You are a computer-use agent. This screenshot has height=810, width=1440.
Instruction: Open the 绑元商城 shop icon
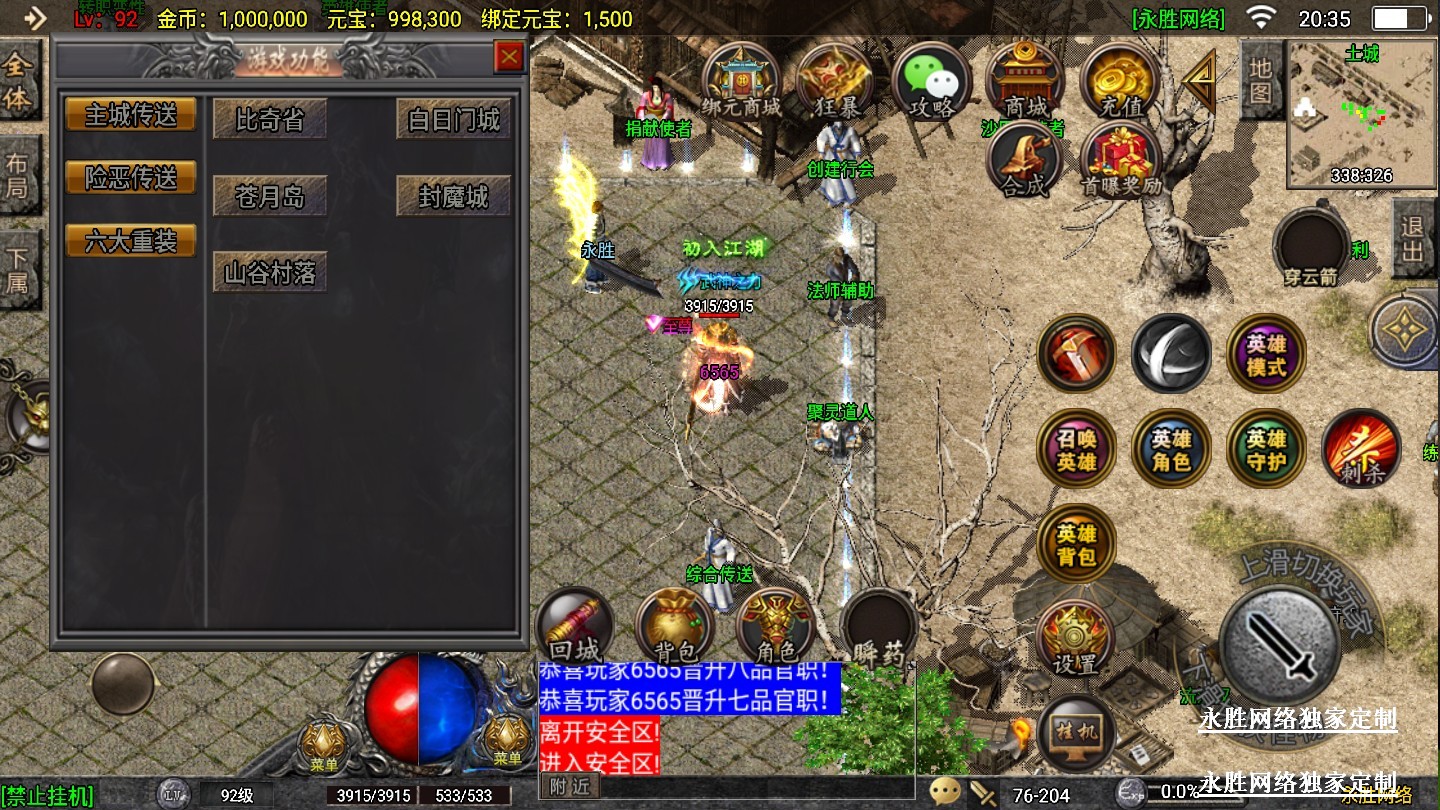point(741,82)
